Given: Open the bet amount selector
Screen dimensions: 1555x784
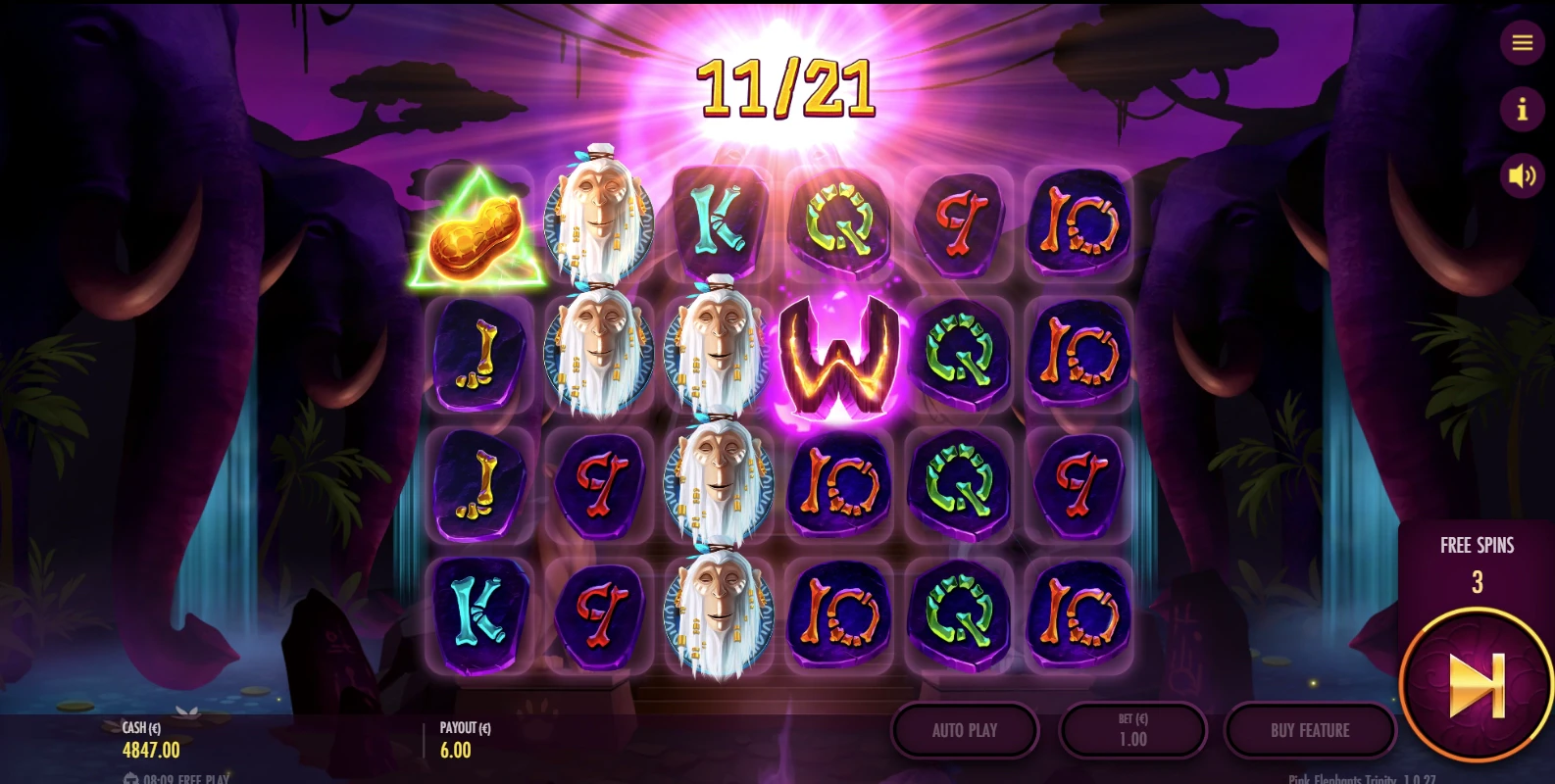Looking at the screenshot, I should (x=1133, y=730).
